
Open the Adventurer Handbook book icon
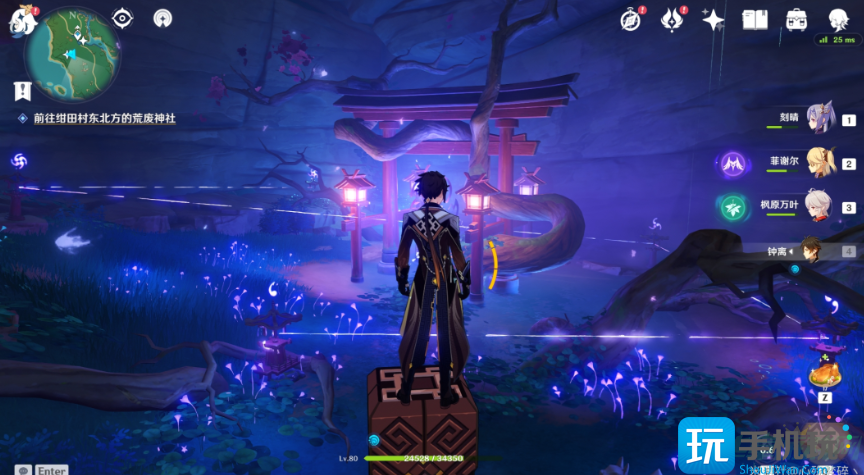(x=754, y=19)
